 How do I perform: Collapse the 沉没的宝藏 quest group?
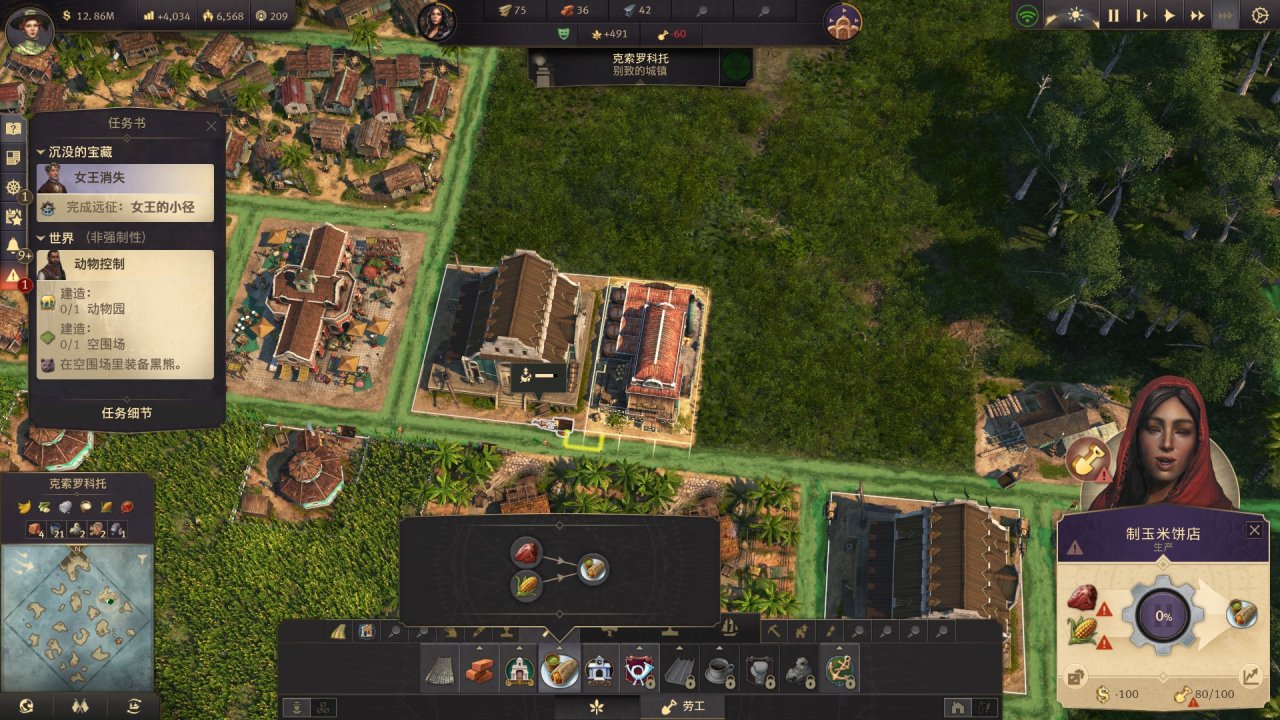41,152
